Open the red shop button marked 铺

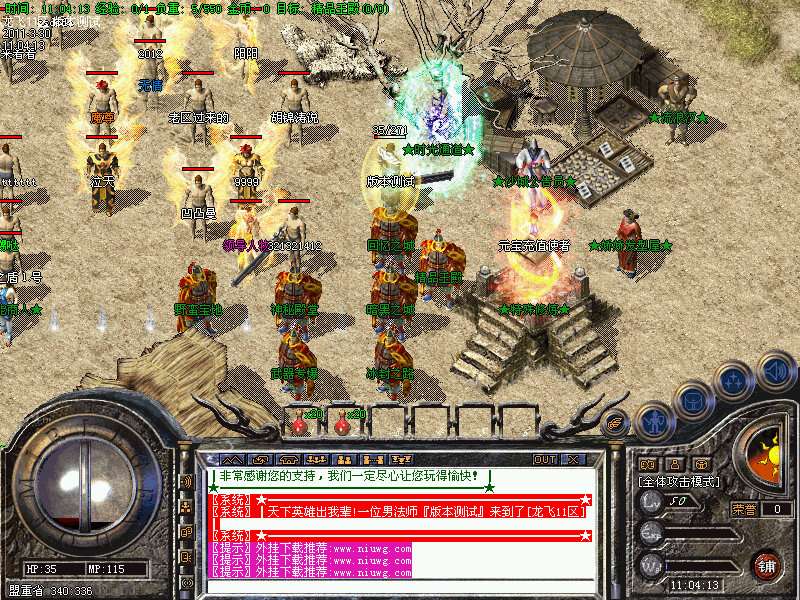tap(767, 566)
